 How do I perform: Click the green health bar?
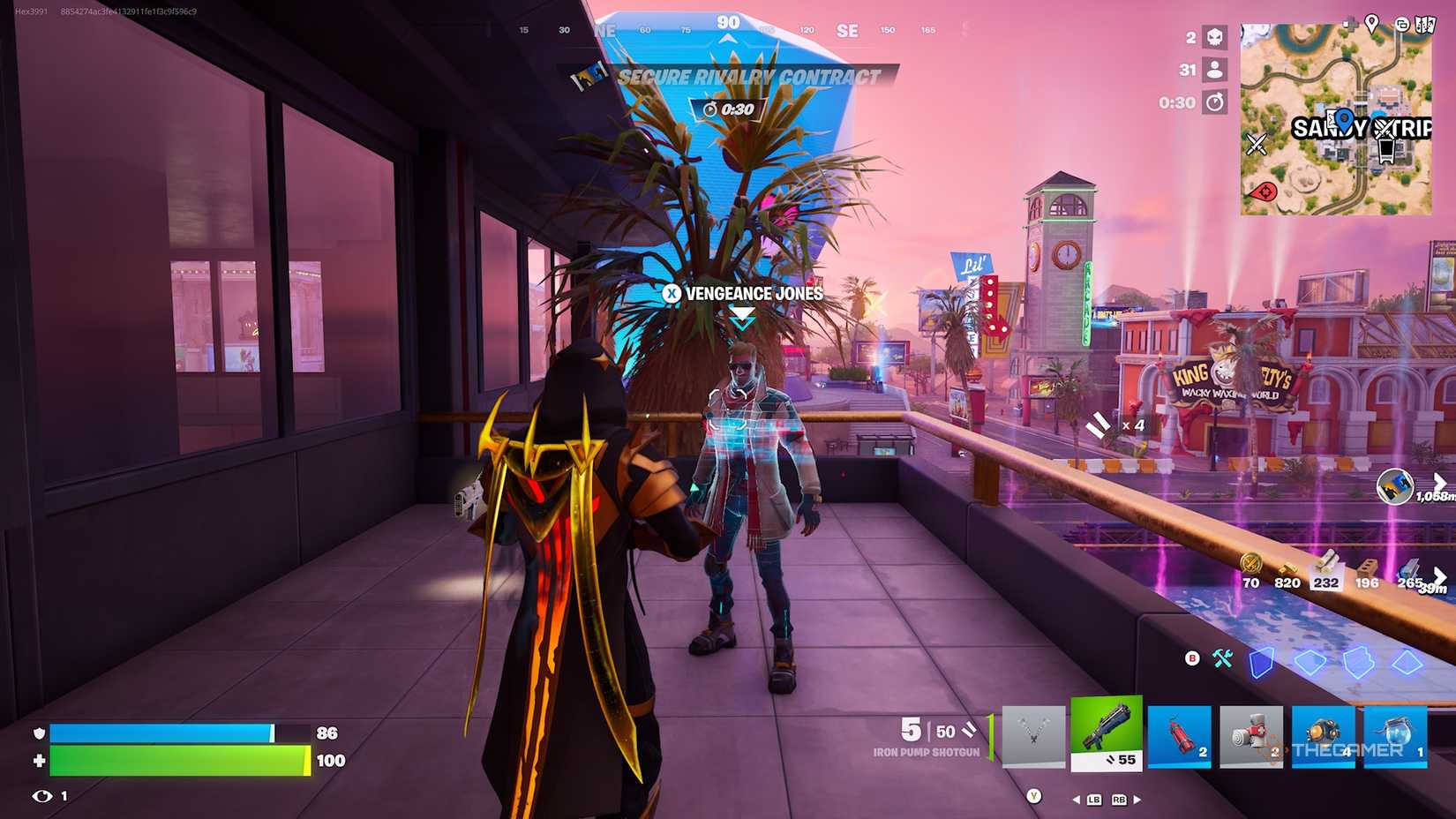[x=176, y=757]
